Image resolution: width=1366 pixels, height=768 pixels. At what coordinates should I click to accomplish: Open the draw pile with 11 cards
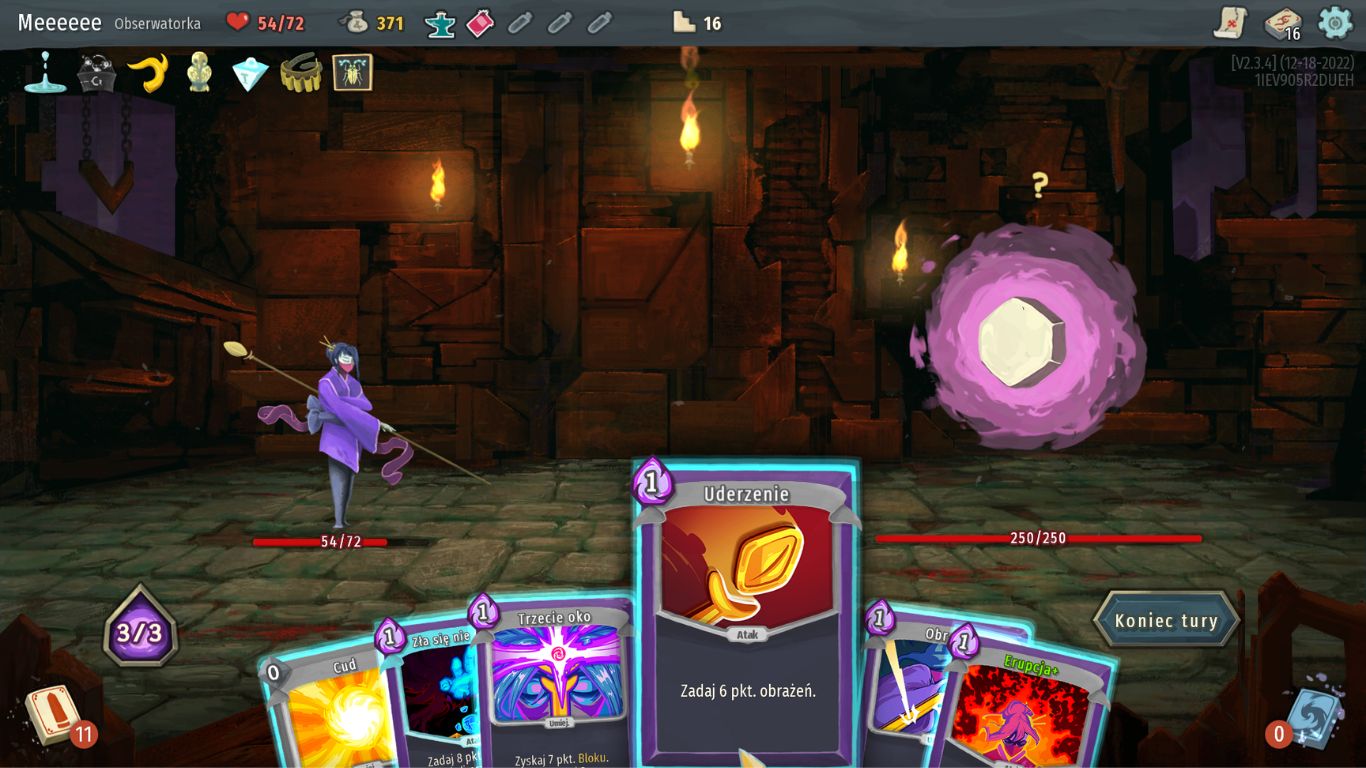click(52, 714)
